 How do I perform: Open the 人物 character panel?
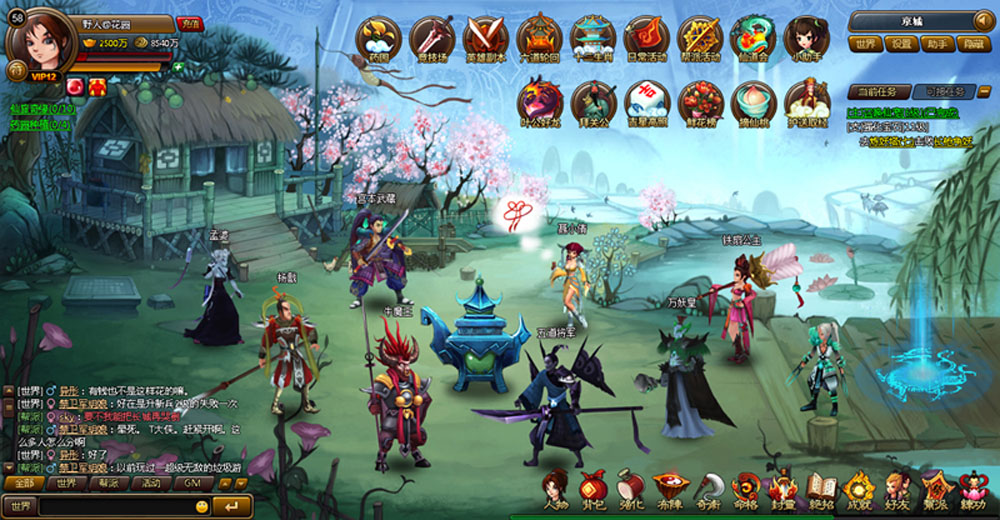(555, 490)
